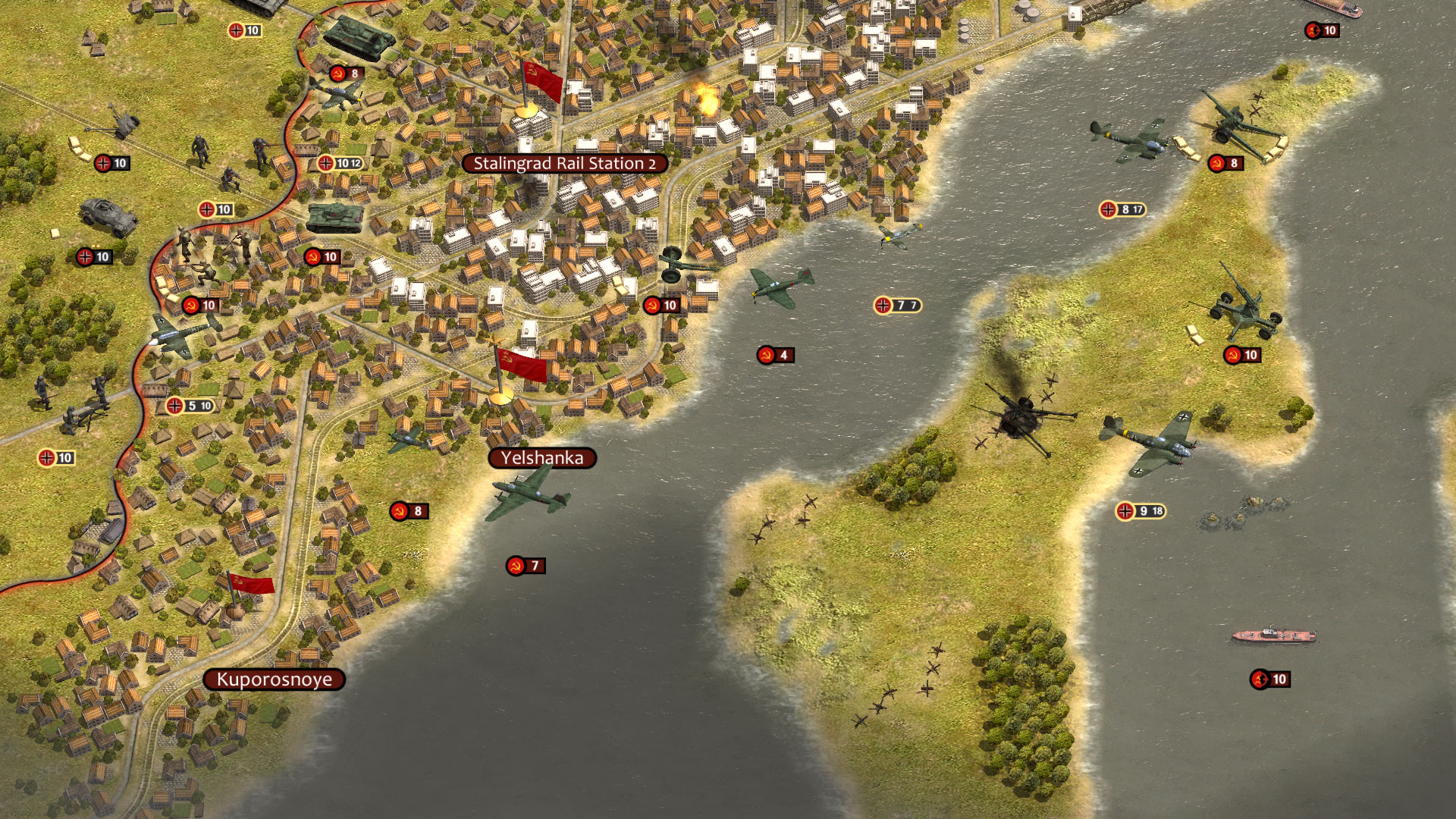1456x819 pixels.
Task: Click the "Yelshanka" city label
Action: tap(543, 457)
